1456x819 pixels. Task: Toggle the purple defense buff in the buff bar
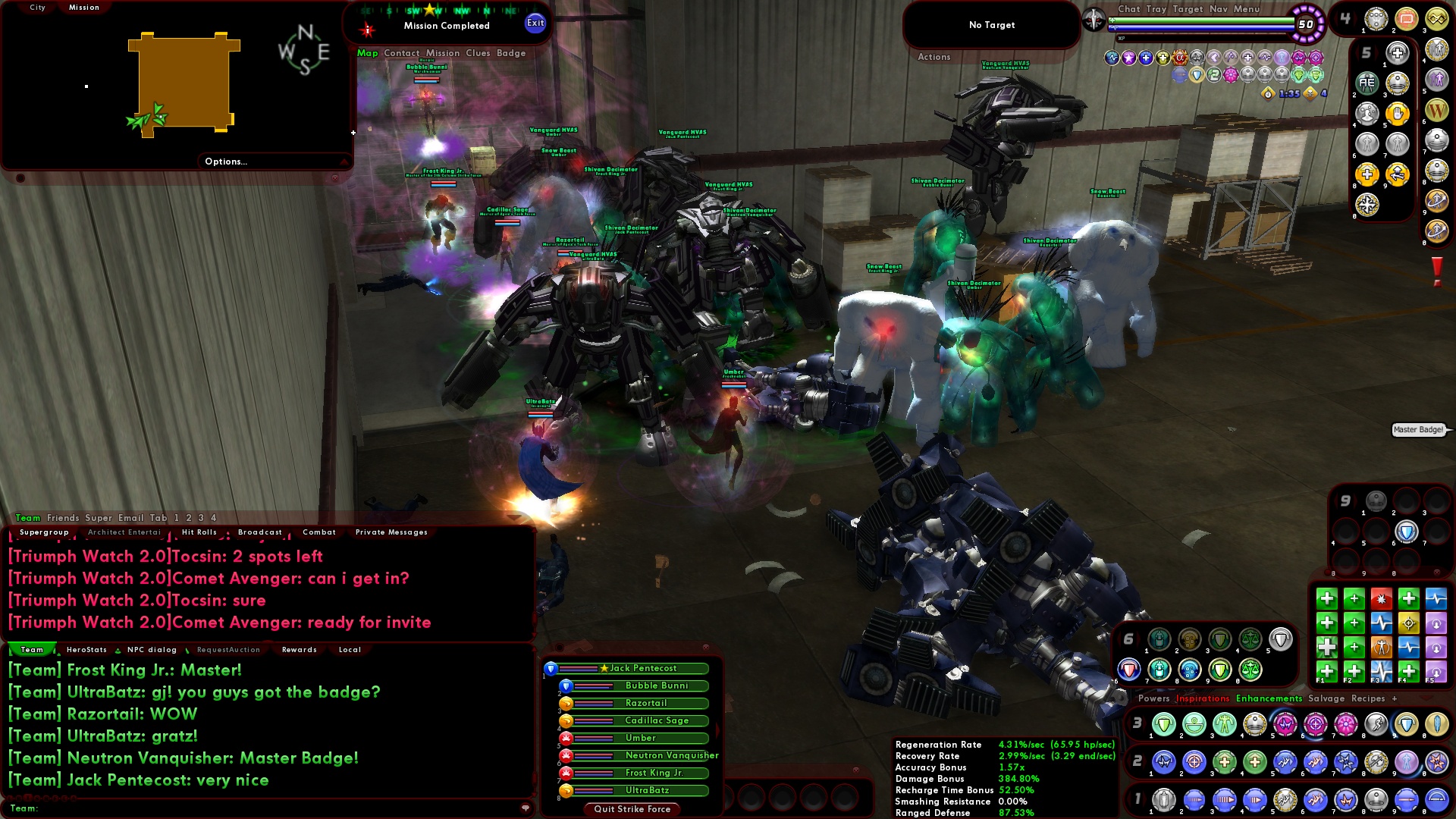pyautogui.click(x=1128, y=58)
